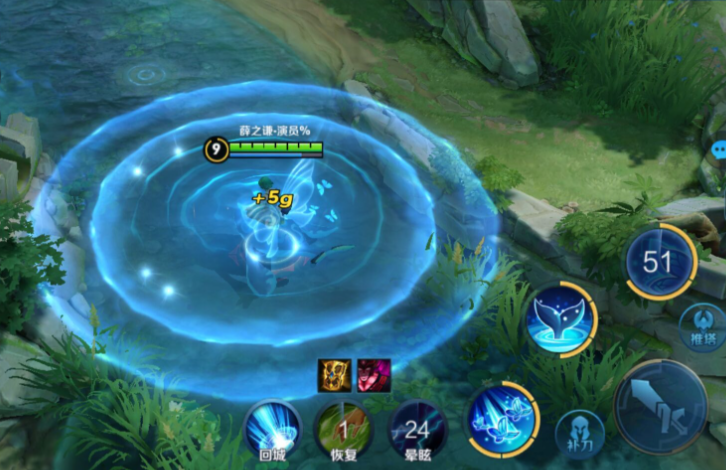
Task: Select the red-haired character buff icon
Action: 372,374
